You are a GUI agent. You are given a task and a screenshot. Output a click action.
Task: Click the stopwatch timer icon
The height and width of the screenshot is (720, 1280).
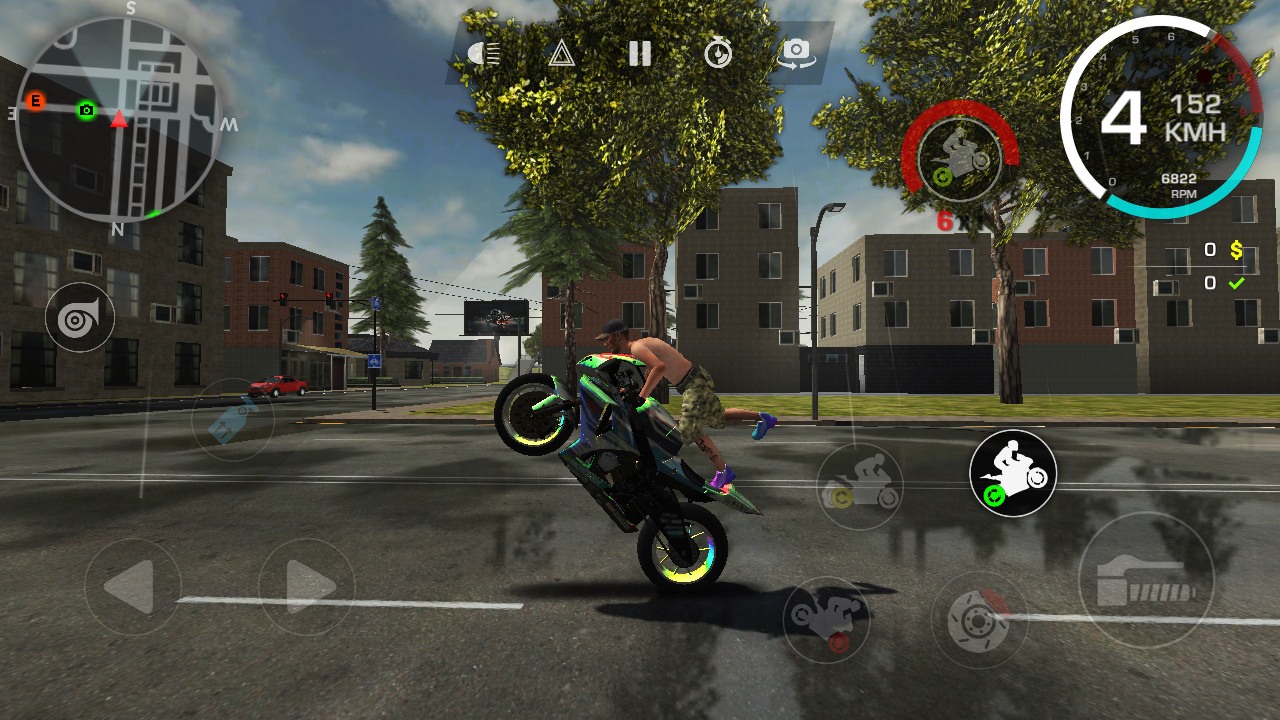(x=716, y=55)
